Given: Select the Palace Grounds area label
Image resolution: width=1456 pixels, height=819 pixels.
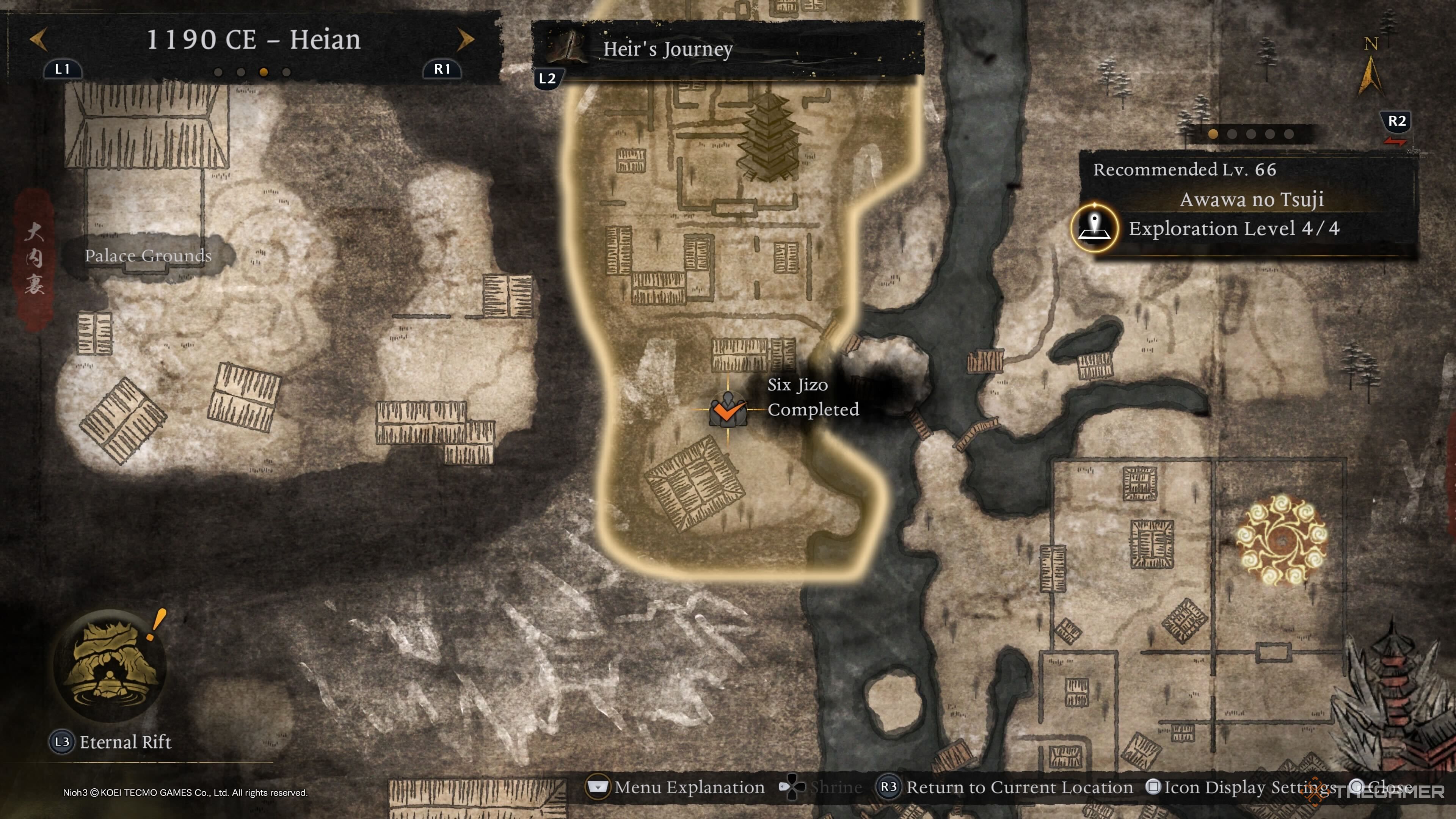Looking at the screenshot, I should tap(148, 256).
